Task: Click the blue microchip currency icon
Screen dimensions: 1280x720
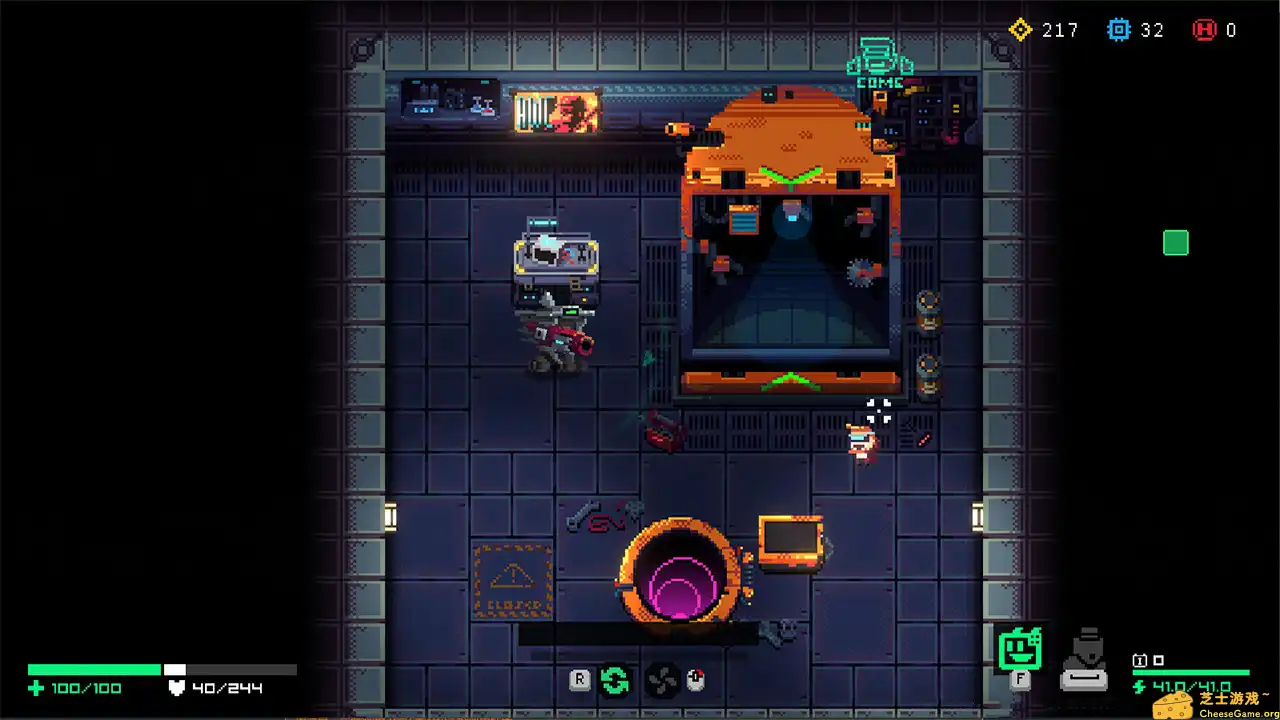Action: point(1118,30)
